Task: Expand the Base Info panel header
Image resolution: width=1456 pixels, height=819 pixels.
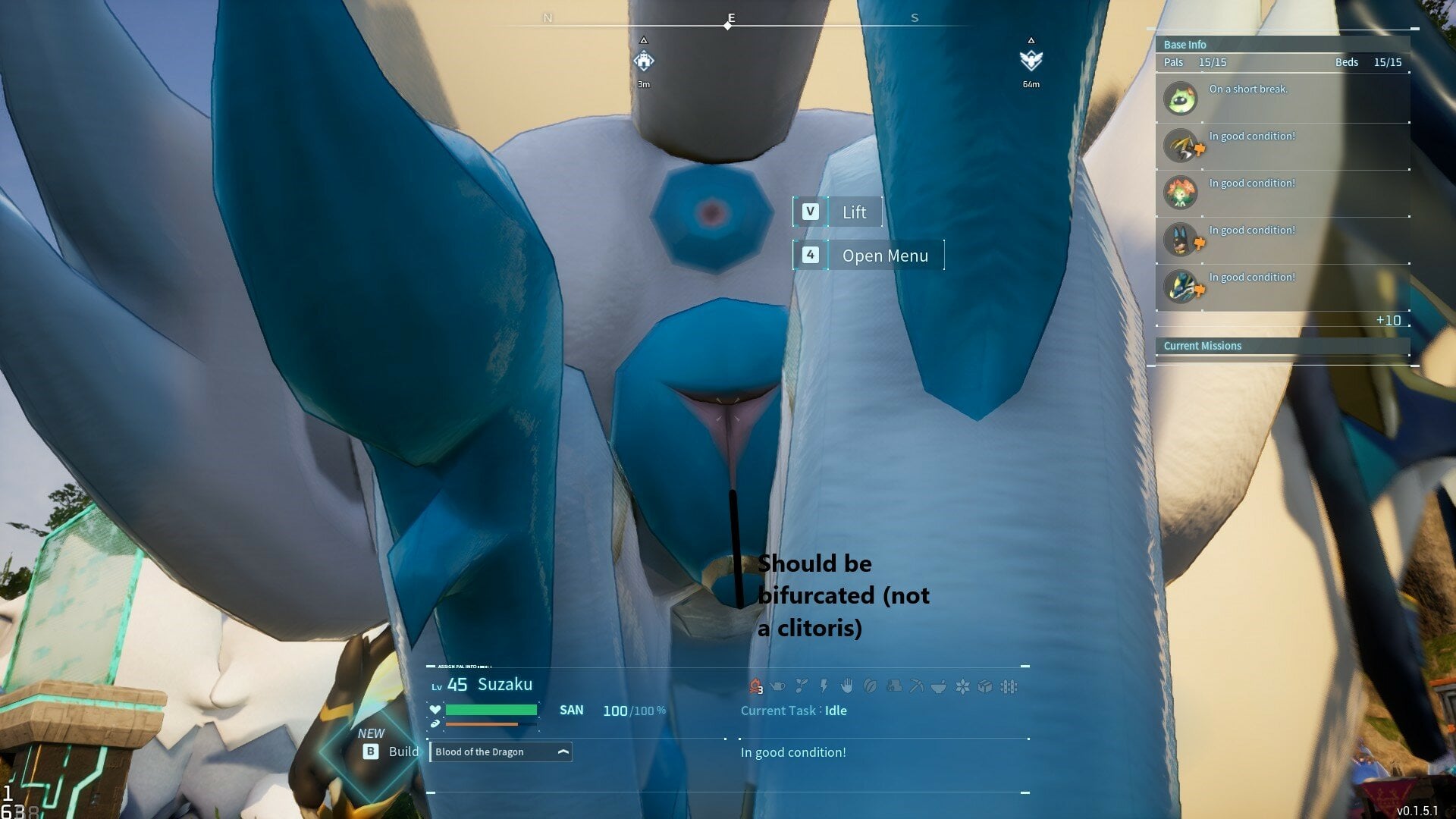Action: tap(1282, 45)
